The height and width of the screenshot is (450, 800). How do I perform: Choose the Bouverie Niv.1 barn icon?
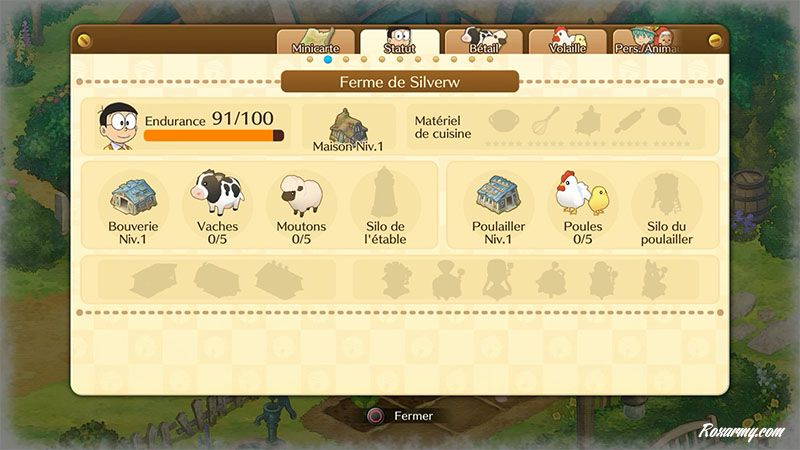134,194
